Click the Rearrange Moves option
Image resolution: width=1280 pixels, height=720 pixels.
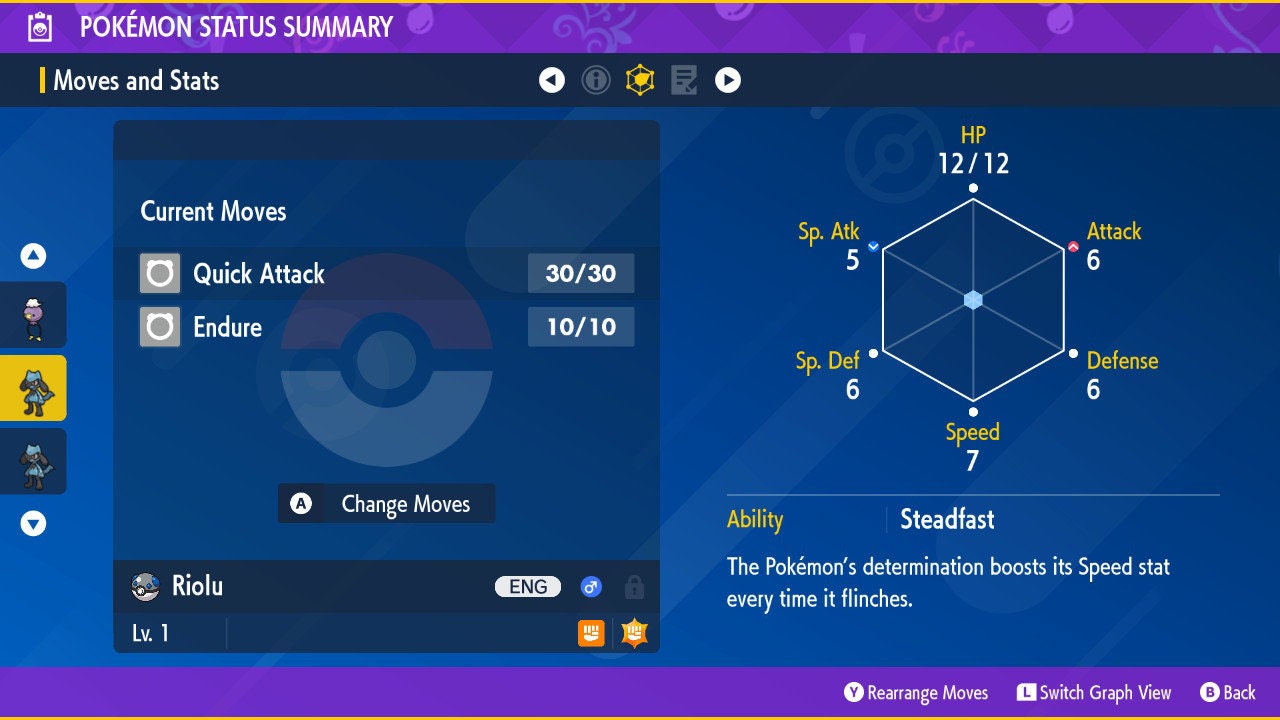click(917, 693)
